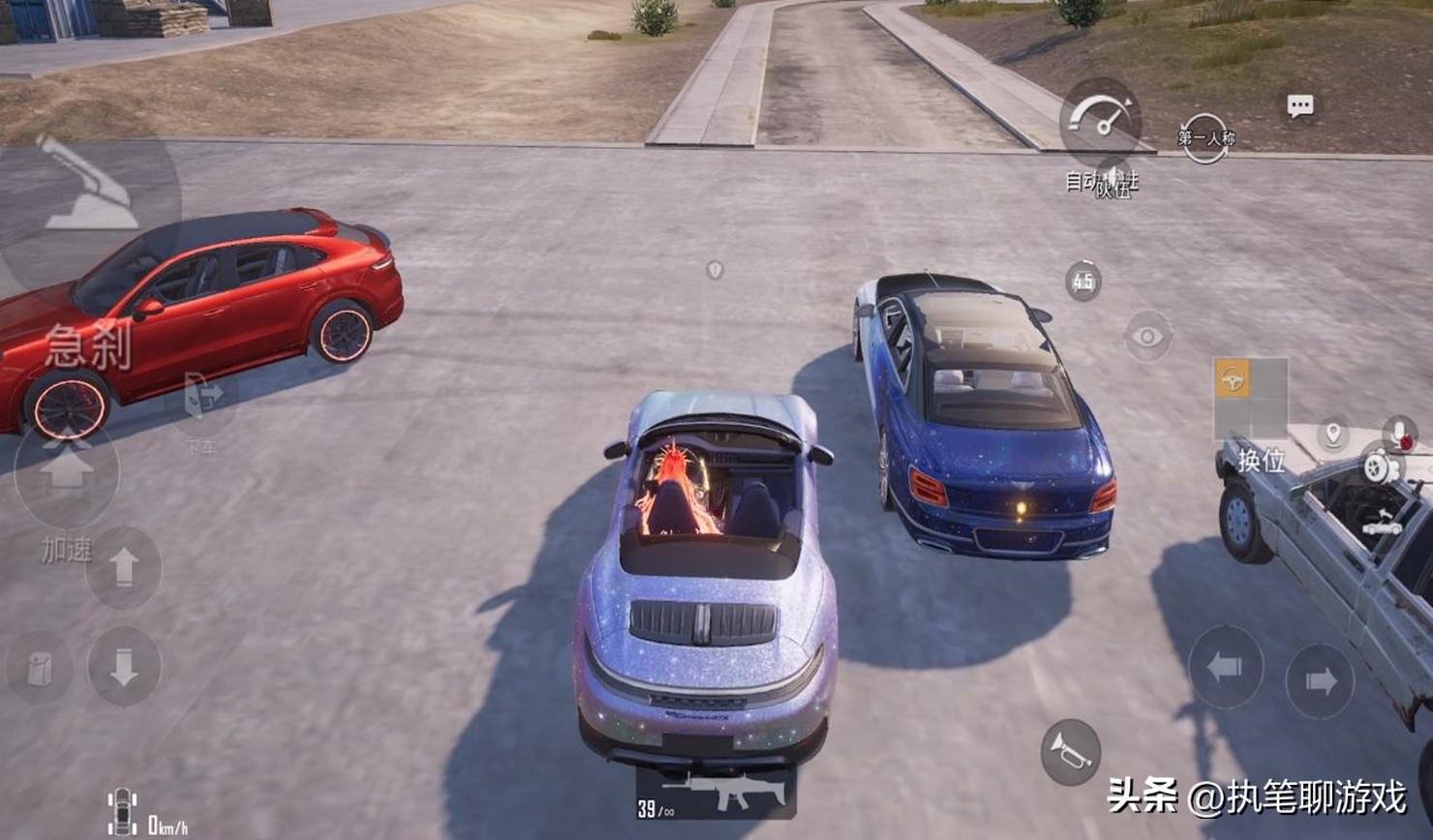
Task: Switch to 第一人称 first-person view
Action: click(x=1205, y=138)
